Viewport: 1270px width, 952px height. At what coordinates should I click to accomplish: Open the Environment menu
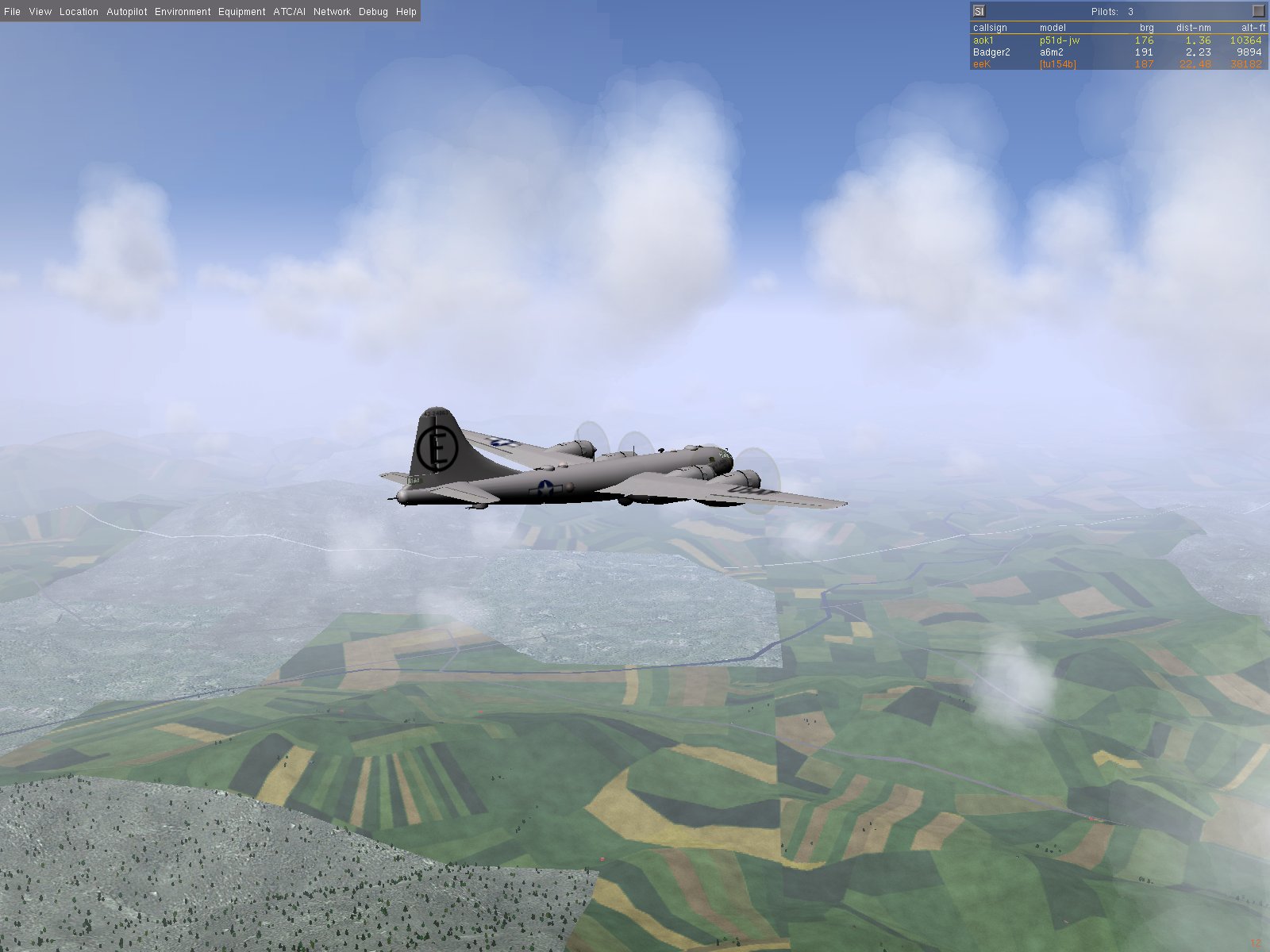click(x=183, y=12)
